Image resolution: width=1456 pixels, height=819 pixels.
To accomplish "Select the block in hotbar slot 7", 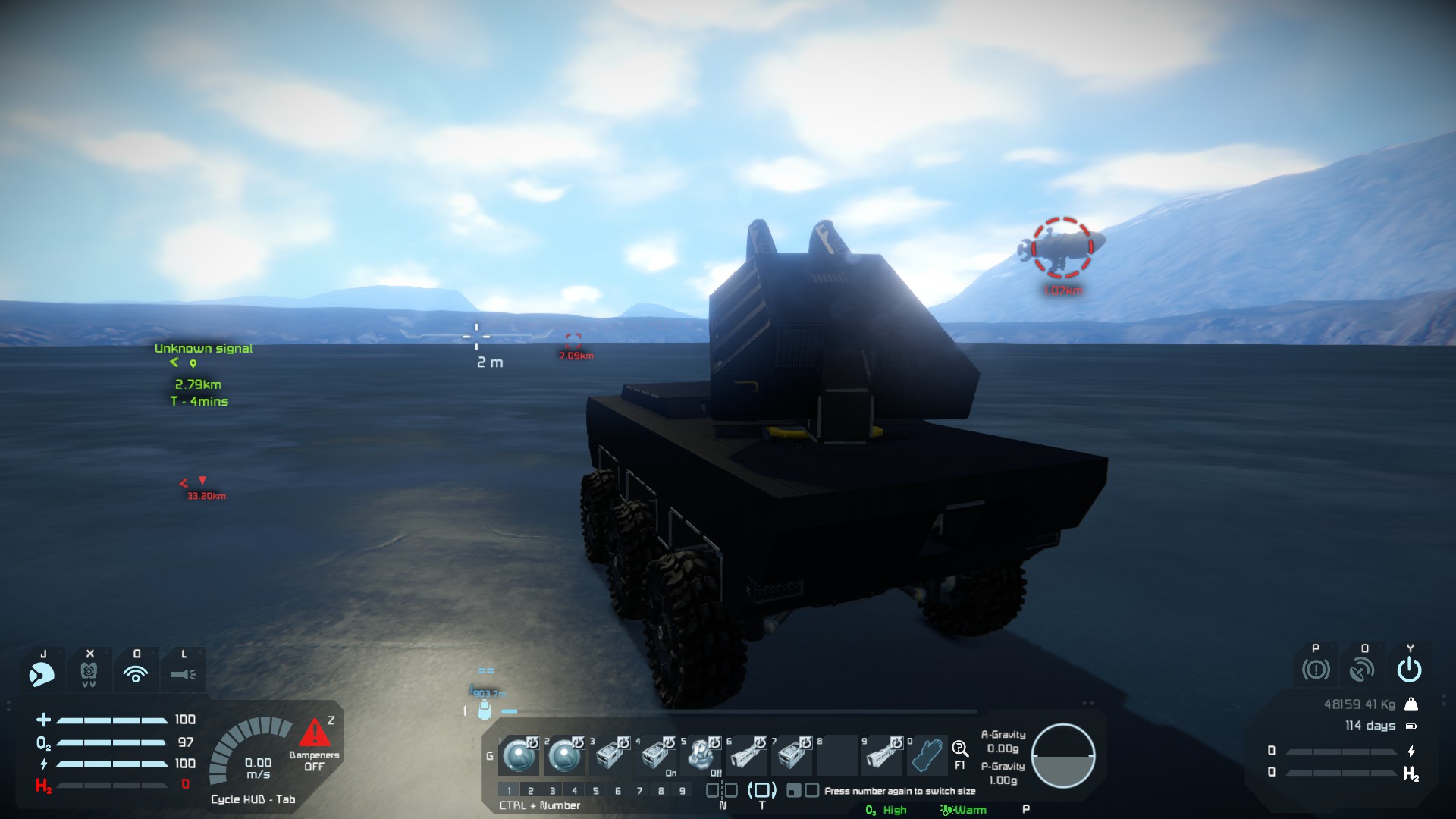I will [792, 755].
